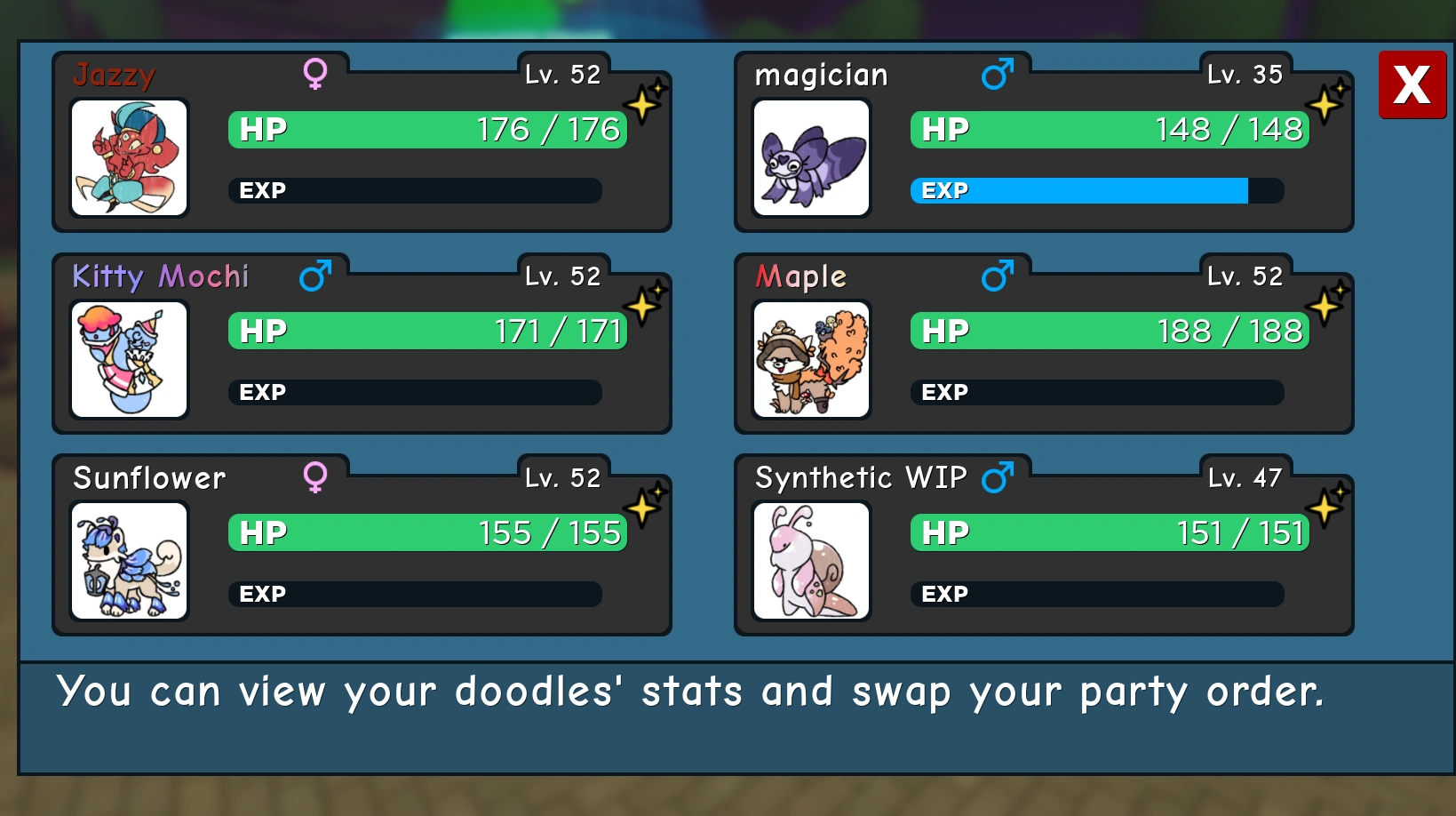Click the male gender symbol next to magician
1456x816 pixels.
pos(998,75)
